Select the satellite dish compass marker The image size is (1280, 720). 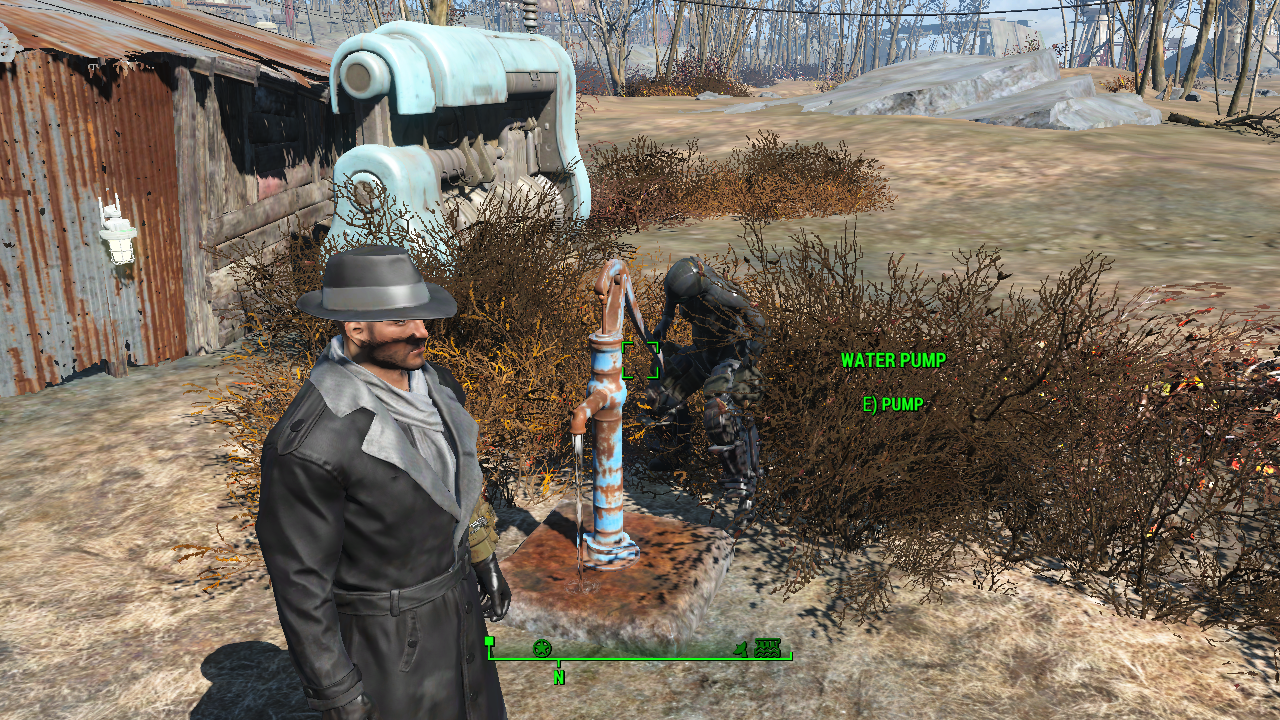click(741, 649)
